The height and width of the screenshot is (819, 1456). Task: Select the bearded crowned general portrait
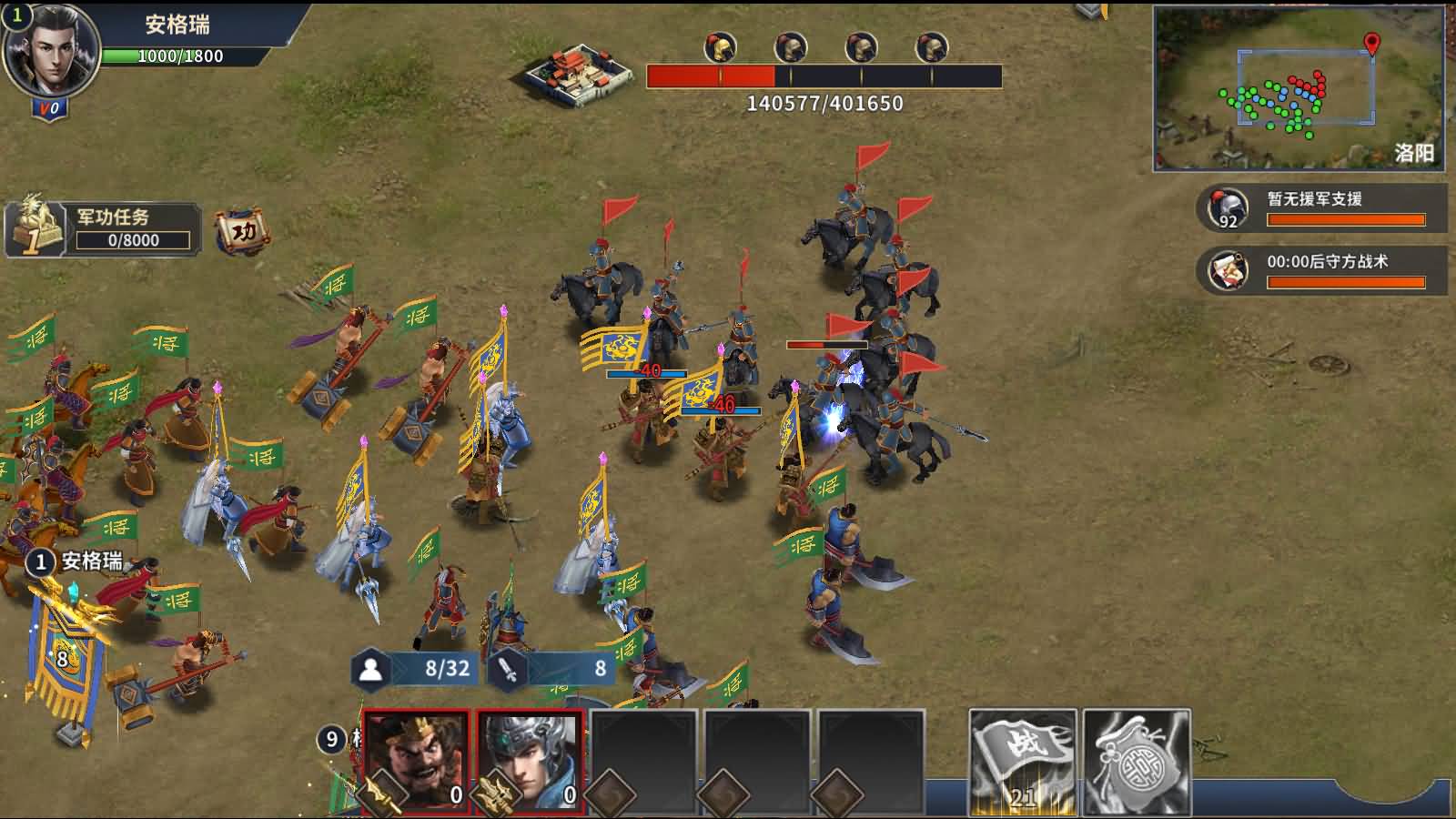[x=416, y=763]
